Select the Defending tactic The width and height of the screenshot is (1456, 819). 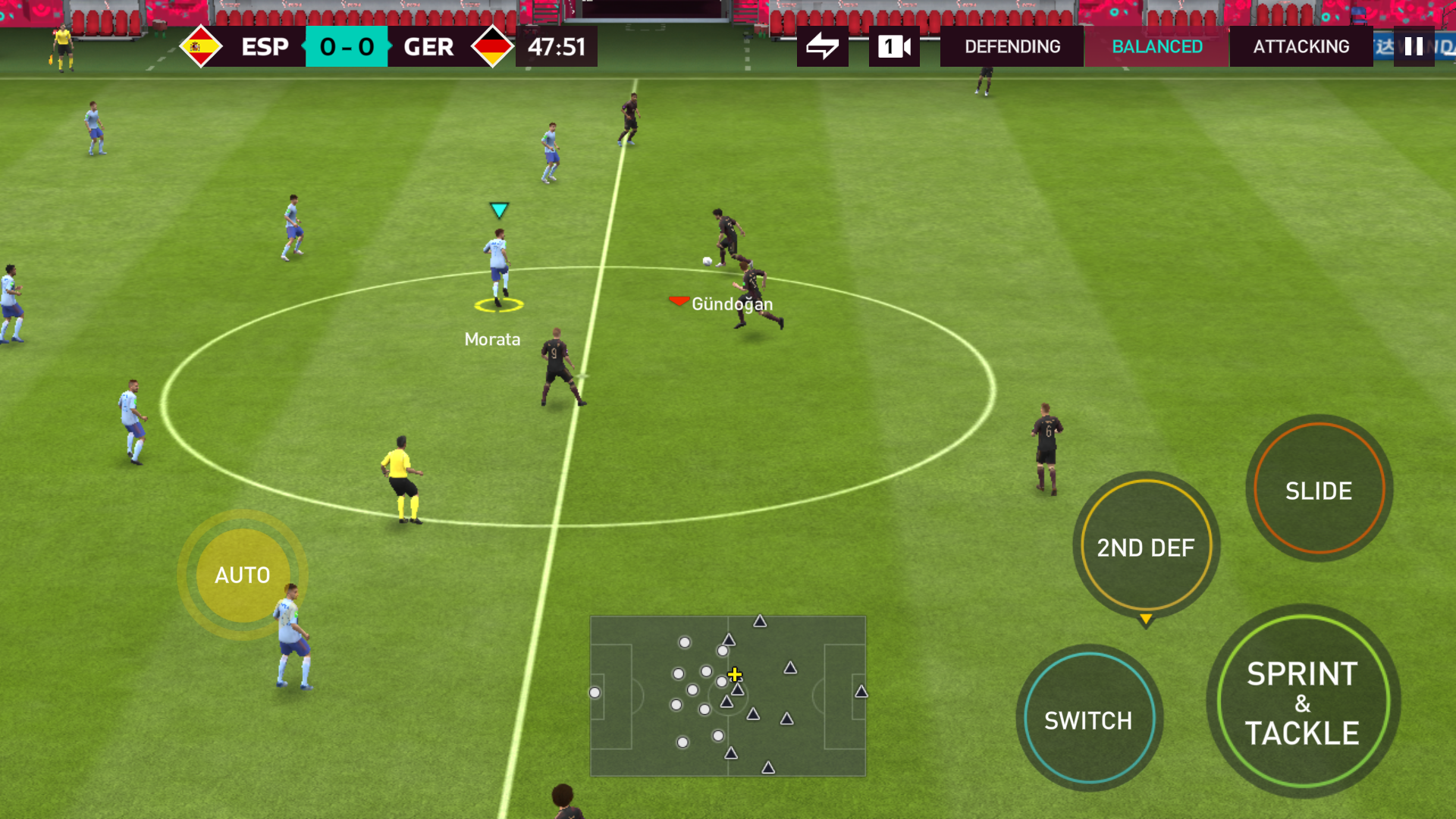[x=1012, y=47]
